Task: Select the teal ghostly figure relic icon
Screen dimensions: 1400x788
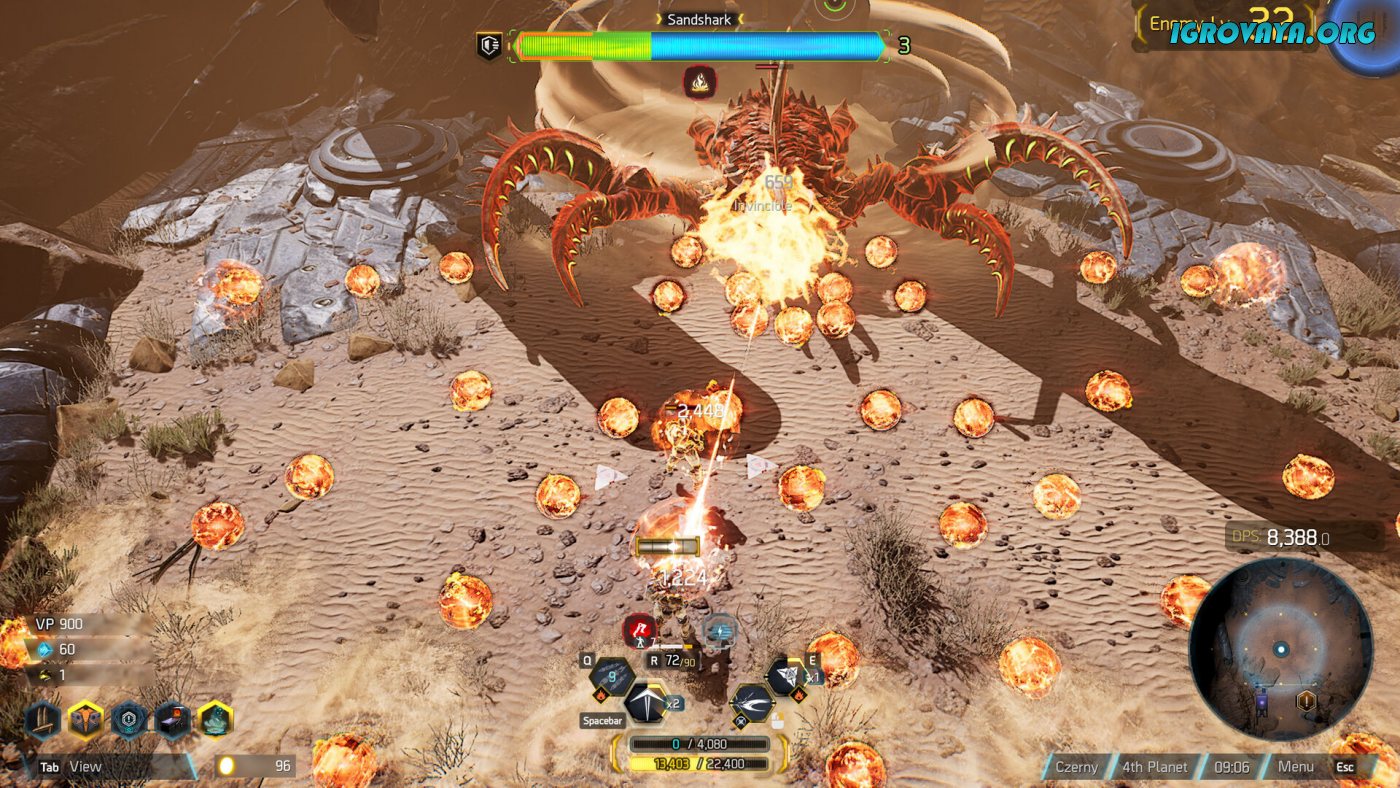Action: coord(215,719)
